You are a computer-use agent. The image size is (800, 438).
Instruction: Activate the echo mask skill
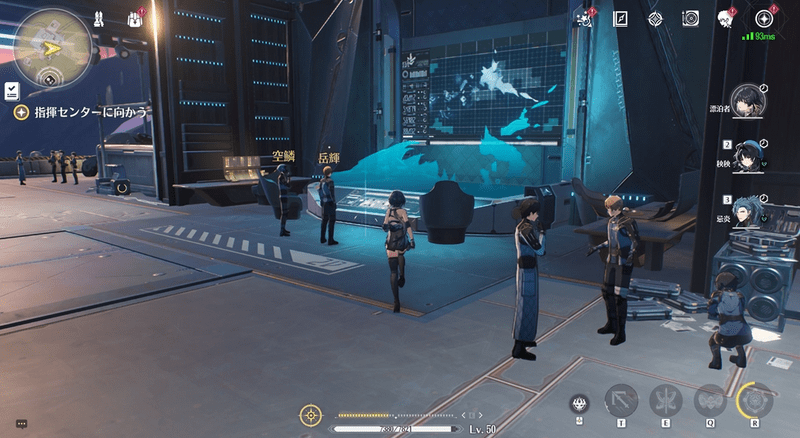click(x=709, y=401)
